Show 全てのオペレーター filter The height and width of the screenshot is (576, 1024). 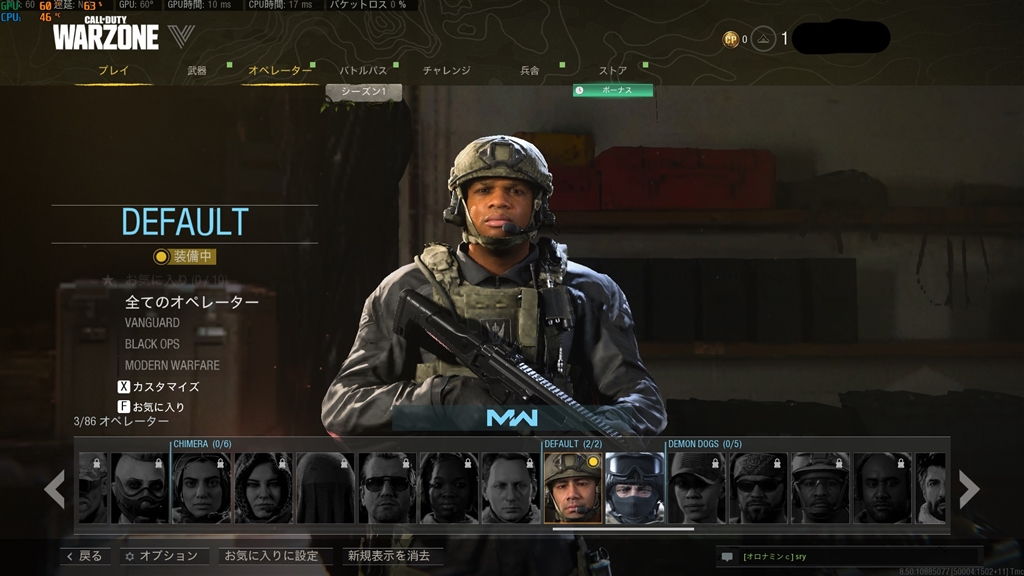[x=192, y=302]
